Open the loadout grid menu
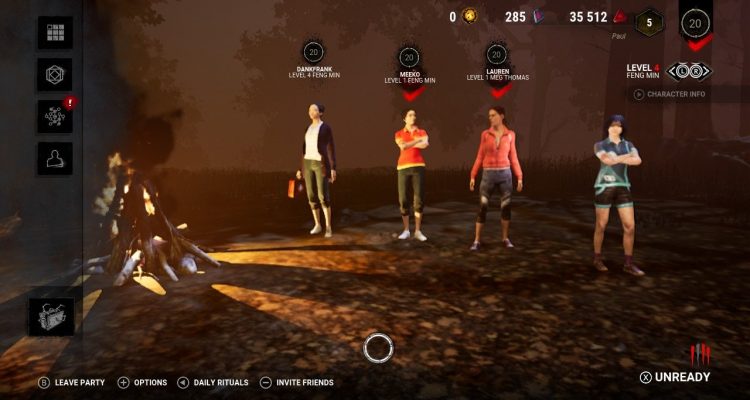The image size is (750, 400). pyautogui.click(x=55, y=32)
